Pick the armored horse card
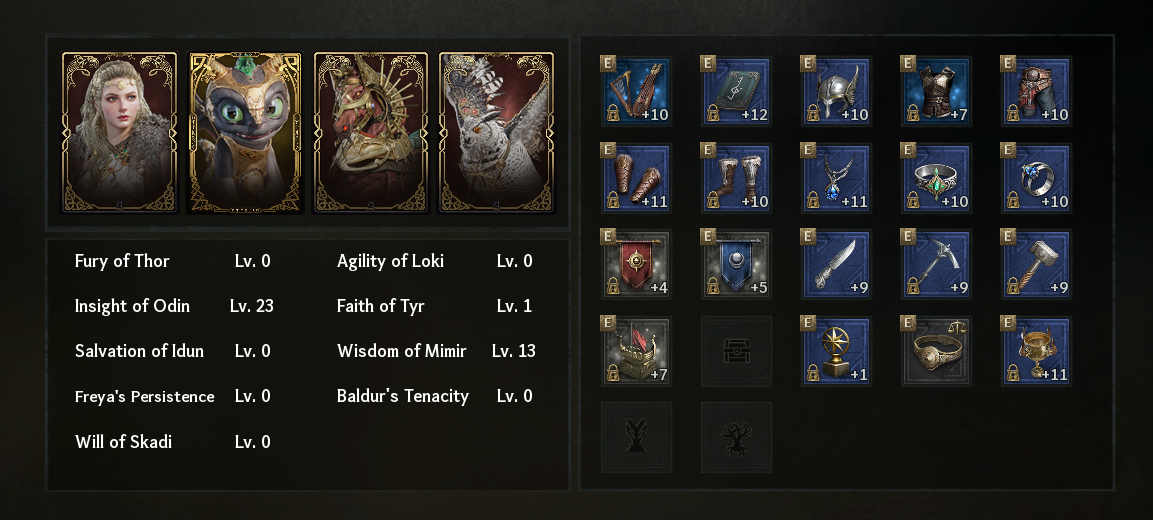The image size is (1153, 520). coord(371,132)
